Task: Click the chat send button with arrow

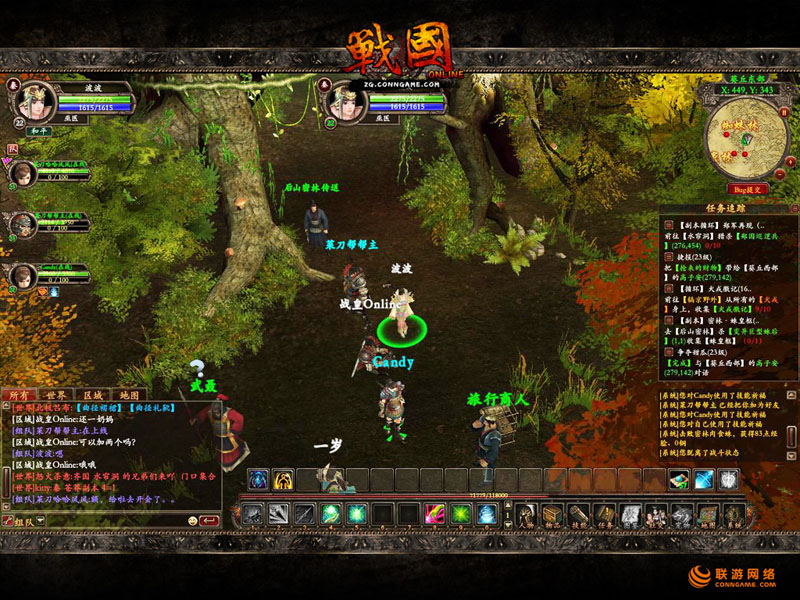Action: pyautogui.click(x=209, y=521)
